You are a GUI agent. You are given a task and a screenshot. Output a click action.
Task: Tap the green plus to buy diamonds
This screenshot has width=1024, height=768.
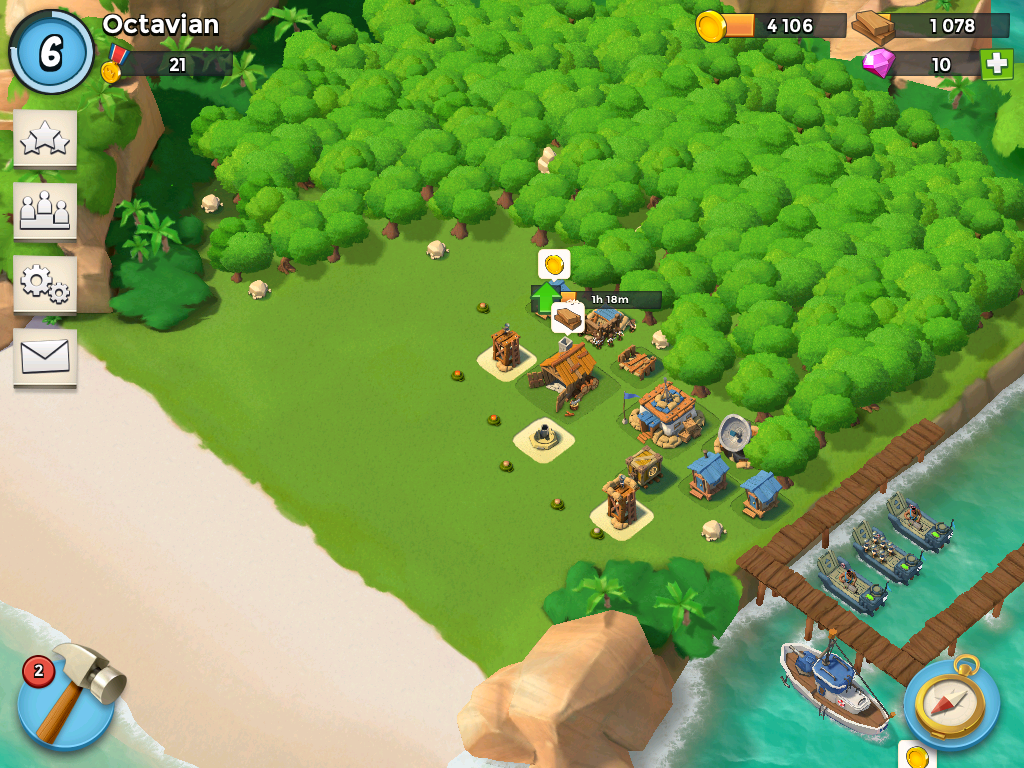996,64
